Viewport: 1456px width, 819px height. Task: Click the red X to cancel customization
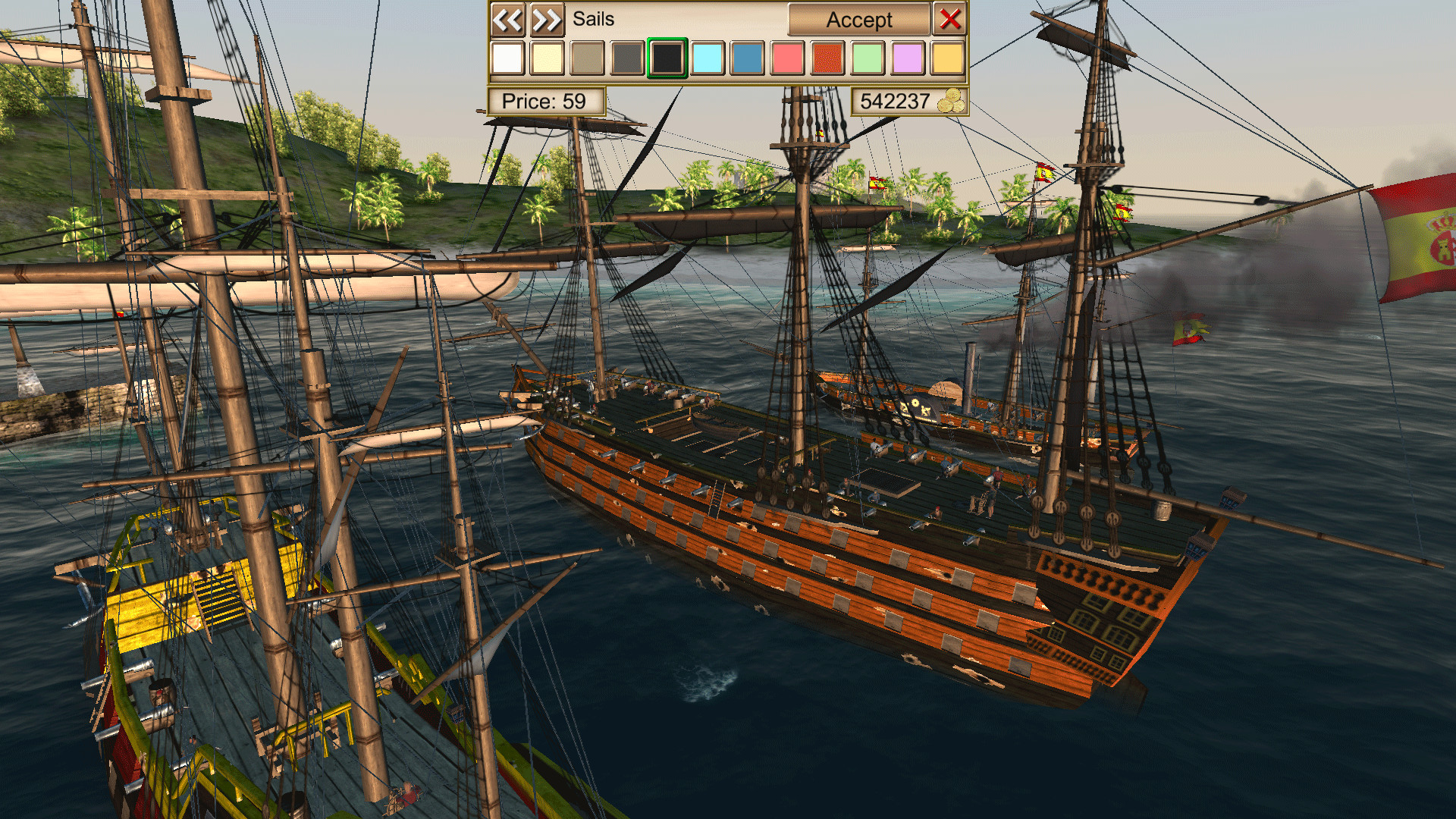[950, 20]
